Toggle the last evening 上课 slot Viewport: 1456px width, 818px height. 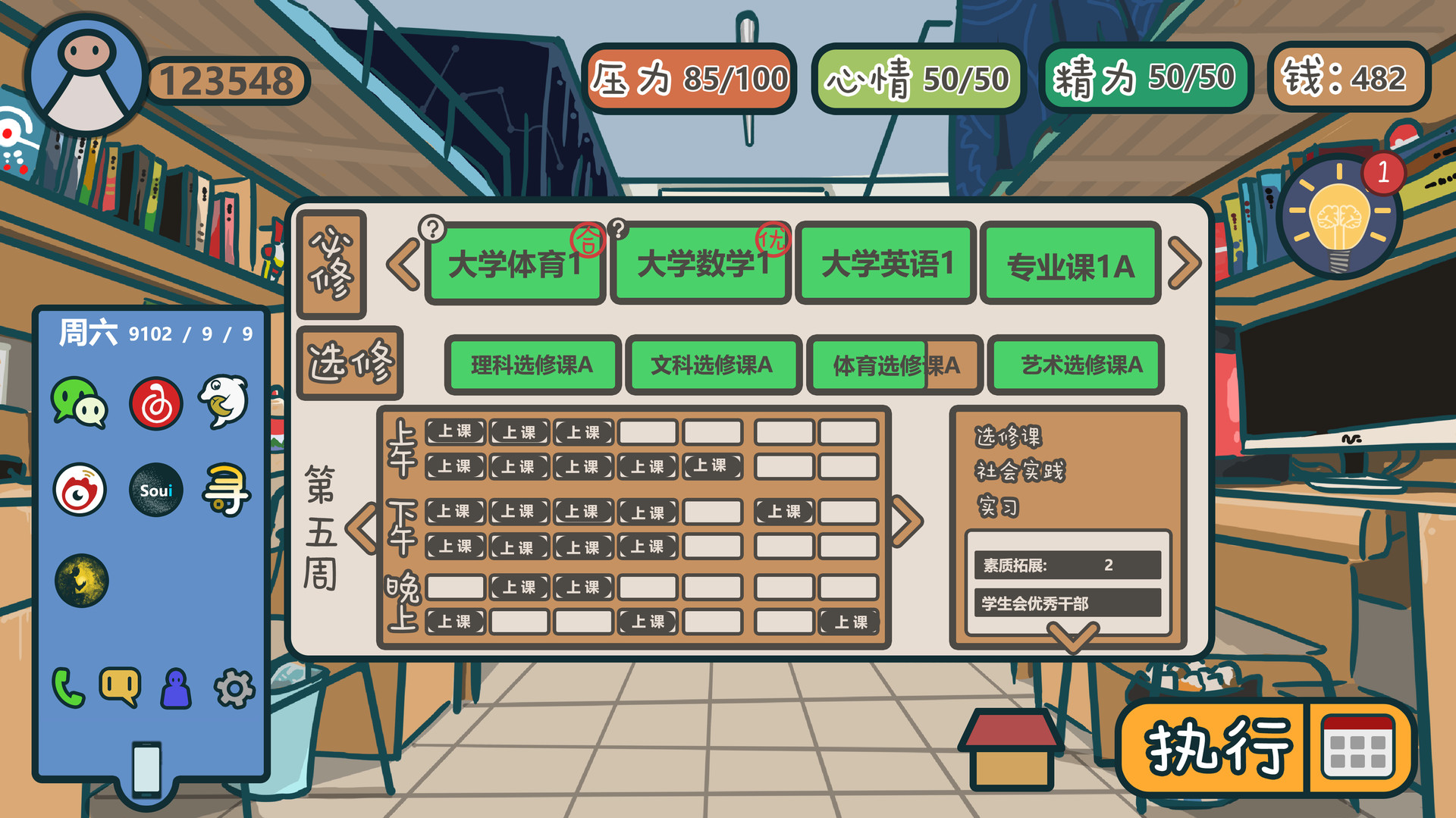pyautogui.click(x=849, y=622)
